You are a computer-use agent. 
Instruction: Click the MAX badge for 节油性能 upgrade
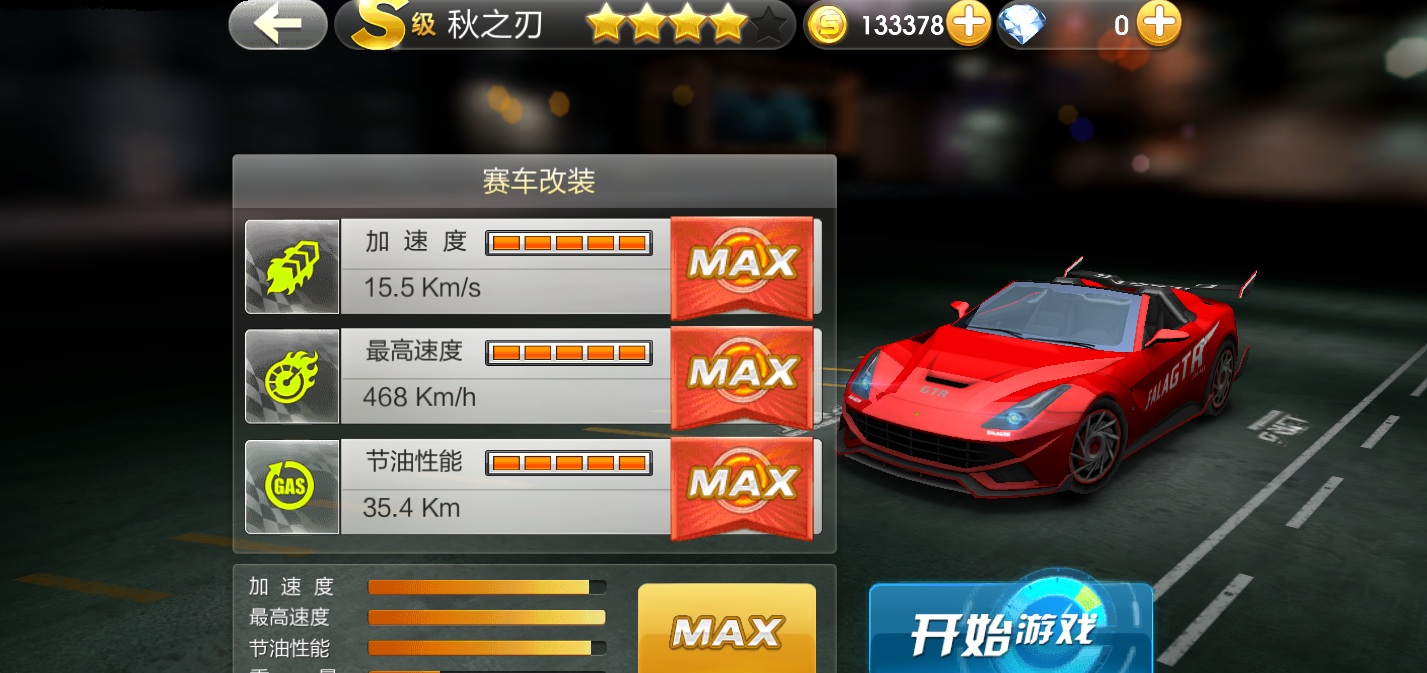(741, 485)
